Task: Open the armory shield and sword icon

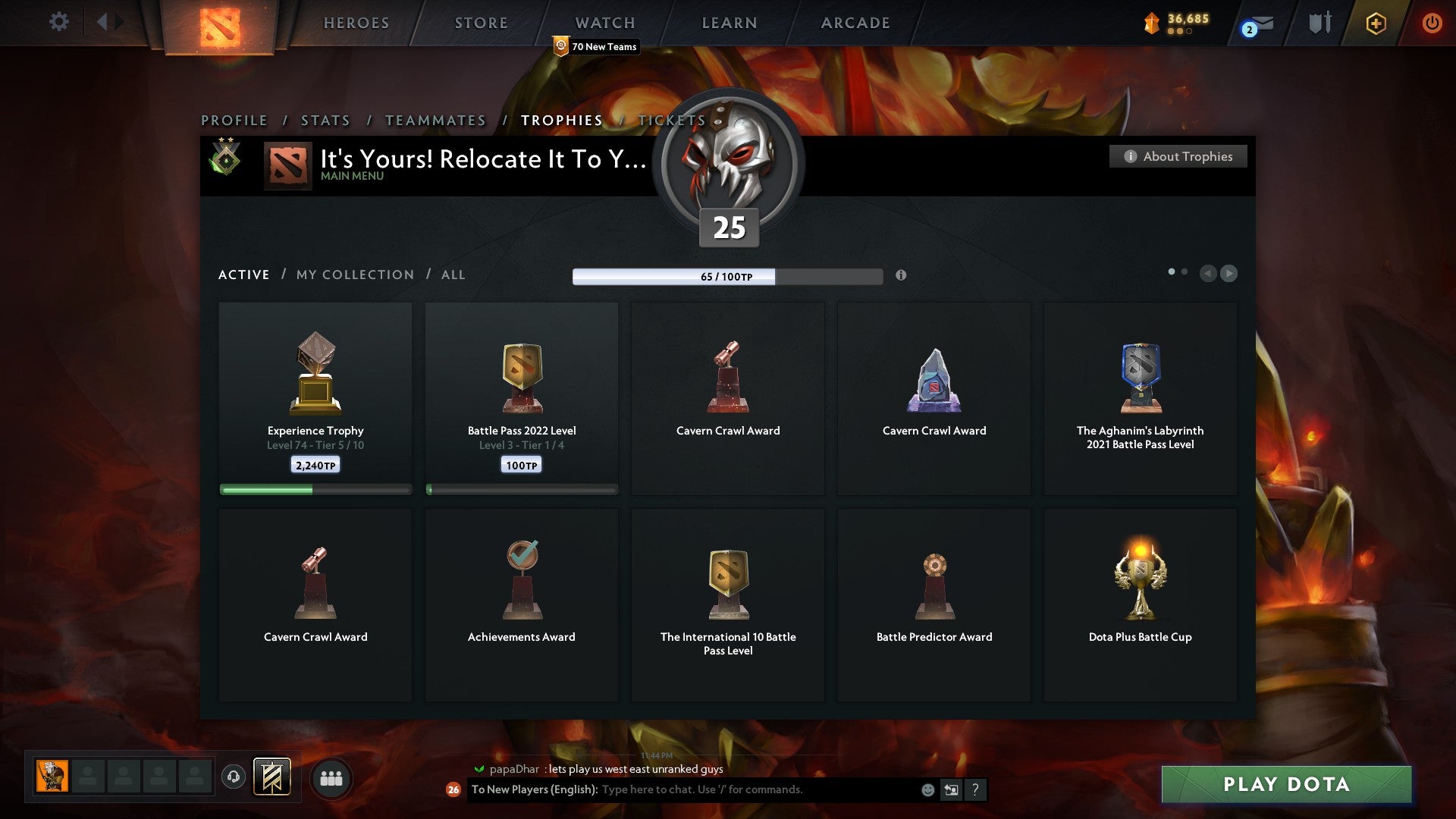Action: coord(1319,23)
